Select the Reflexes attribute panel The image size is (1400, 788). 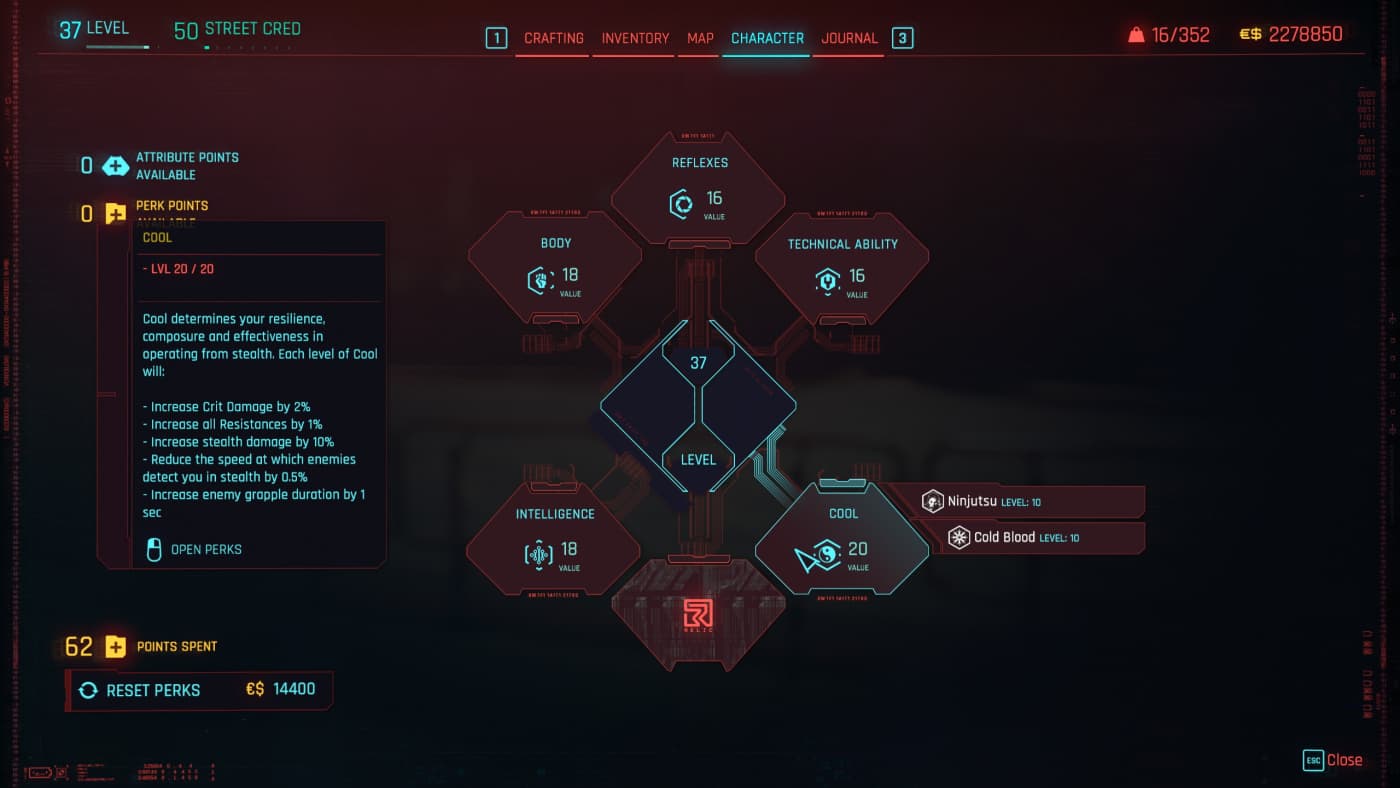[699, 190]
